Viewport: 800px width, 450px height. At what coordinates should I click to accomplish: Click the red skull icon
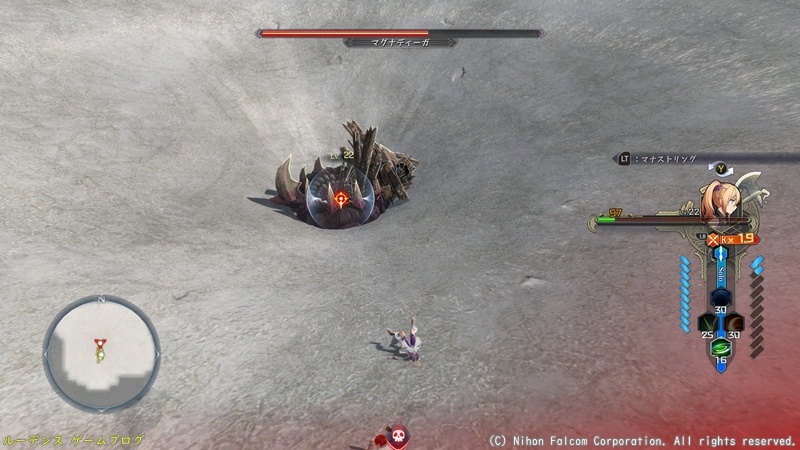click(398, 436)
